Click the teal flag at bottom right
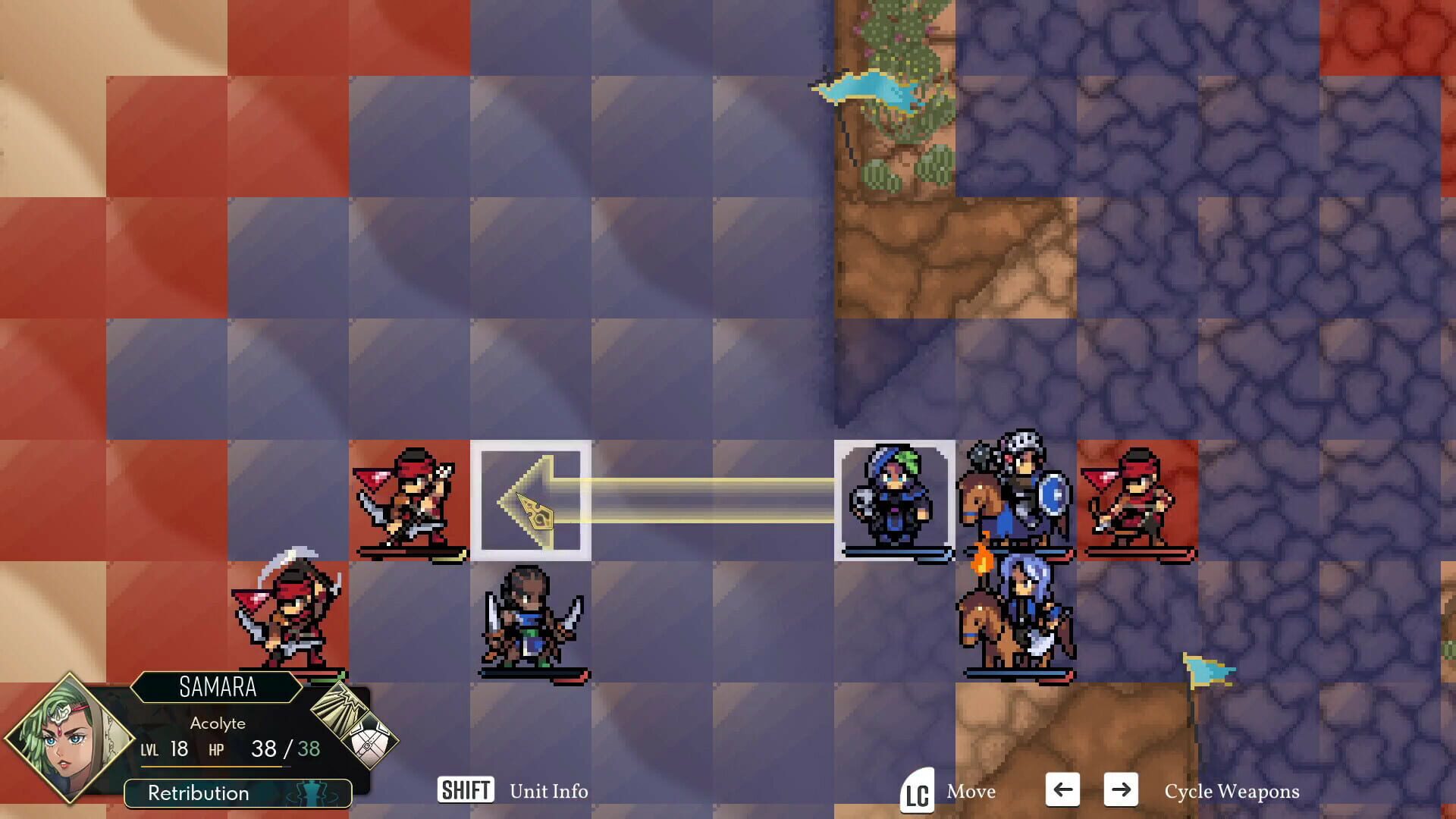The width and height of the screenshot is (1456, 819). click(1206, 671)
